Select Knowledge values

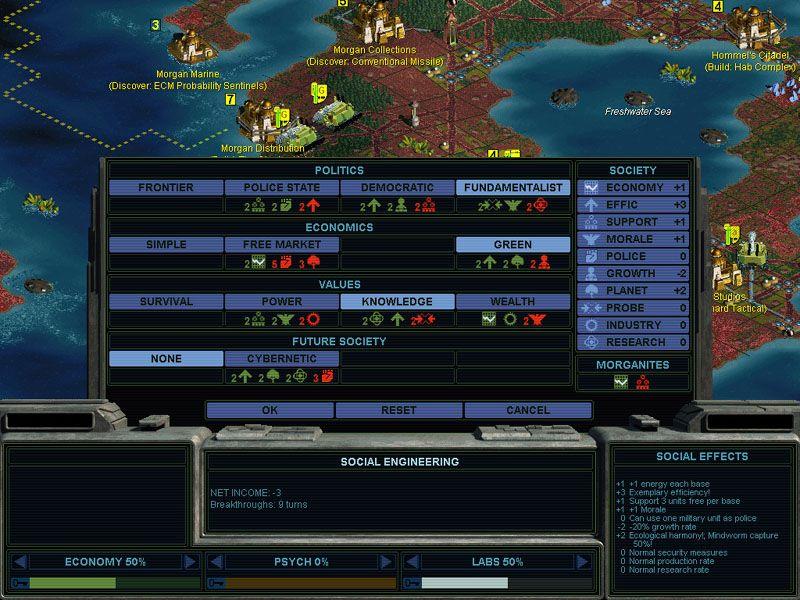coord(398,302)
